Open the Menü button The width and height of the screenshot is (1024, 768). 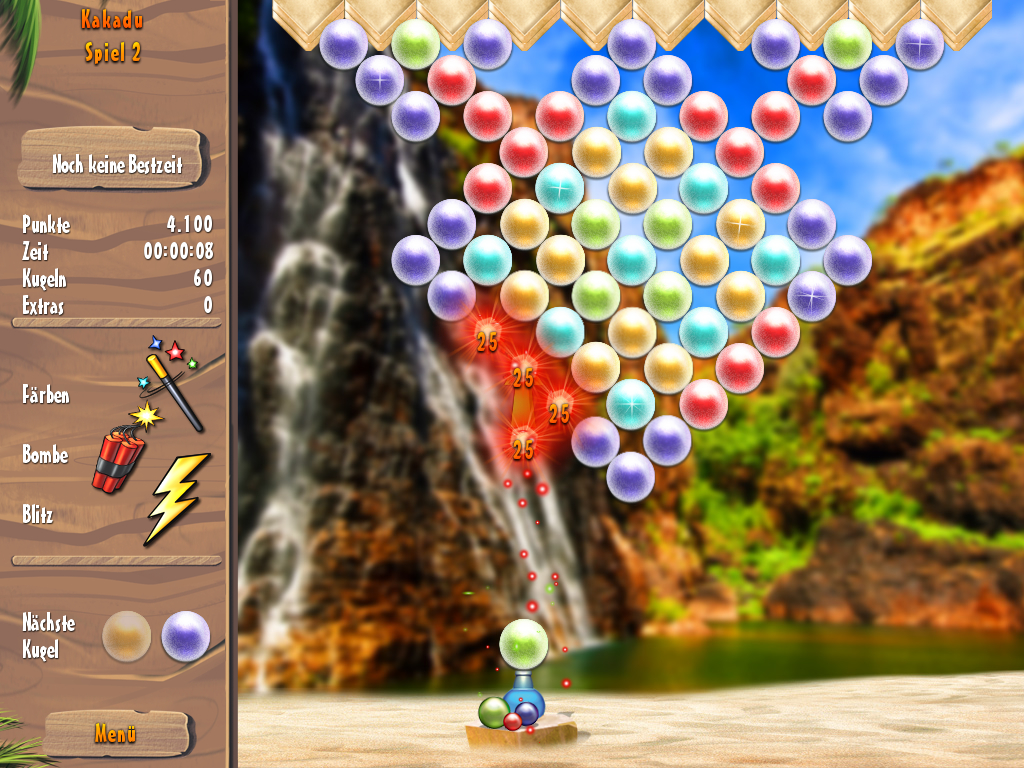(x=115, y=733)
